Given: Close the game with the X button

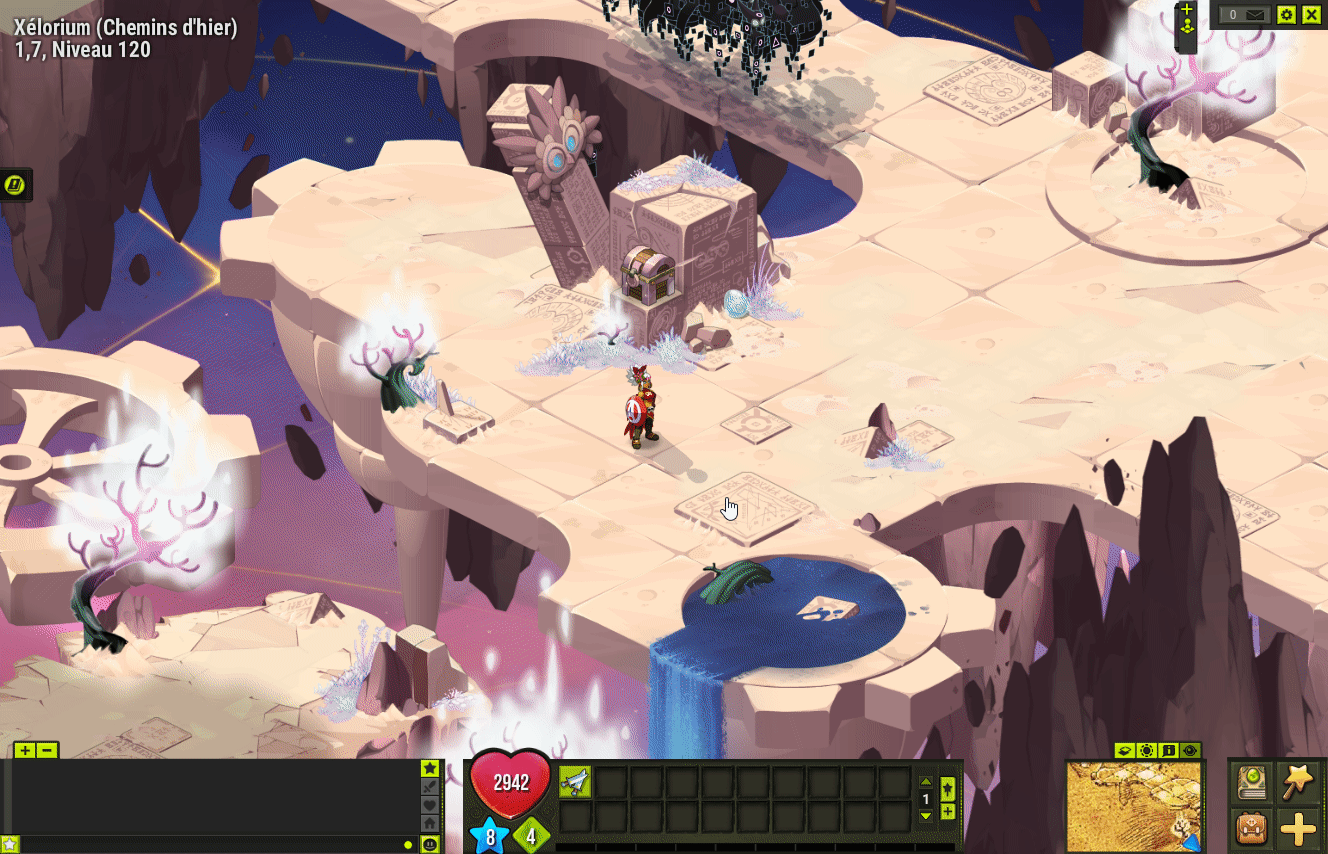Looking at the screenshot, I should pyautogui.click(x=1311, y=15).
